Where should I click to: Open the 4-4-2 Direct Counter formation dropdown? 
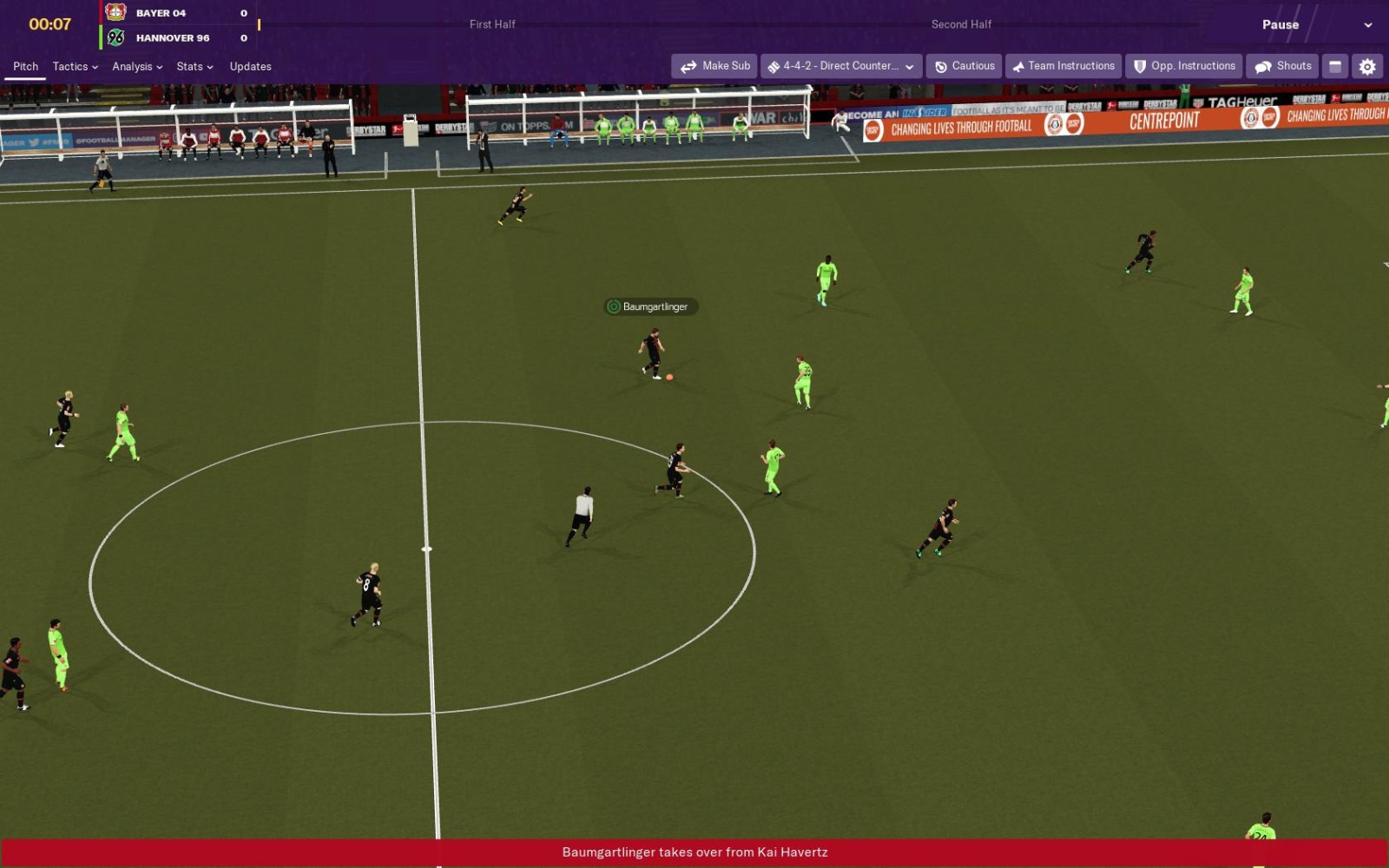(840, 66)
